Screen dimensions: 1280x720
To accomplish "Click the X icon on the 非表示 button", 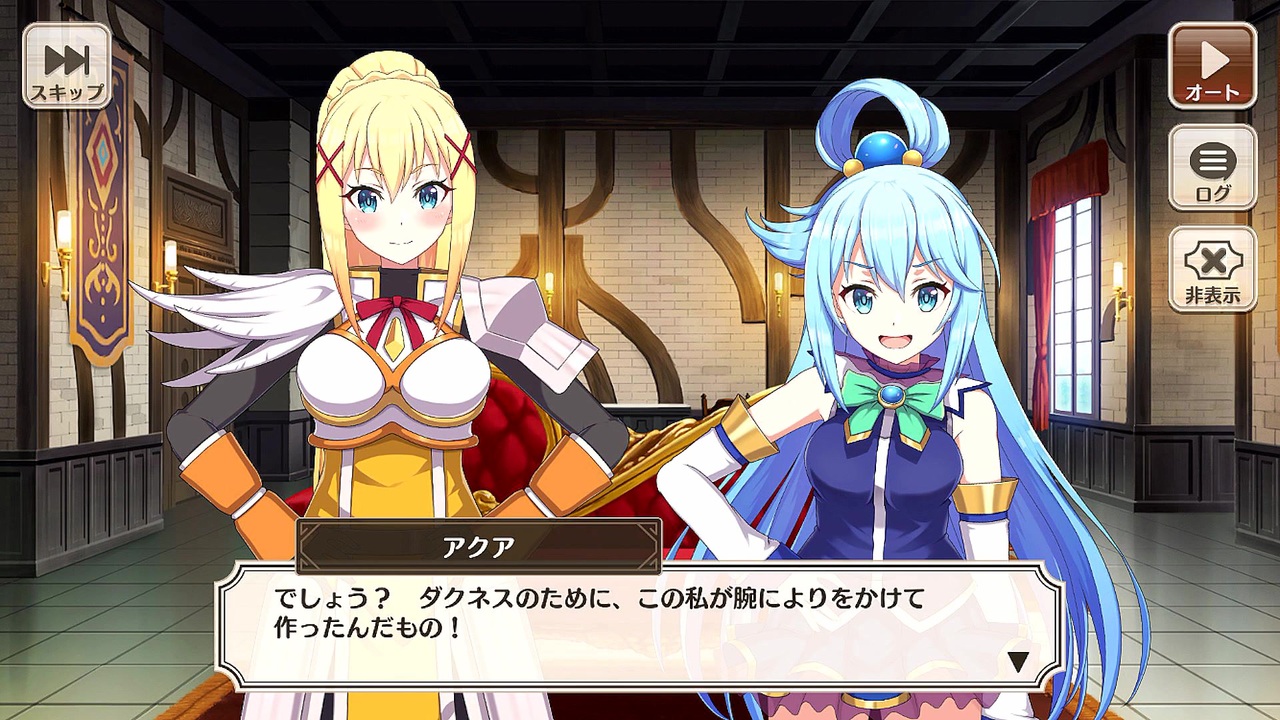I will (x=1212, y=255).
